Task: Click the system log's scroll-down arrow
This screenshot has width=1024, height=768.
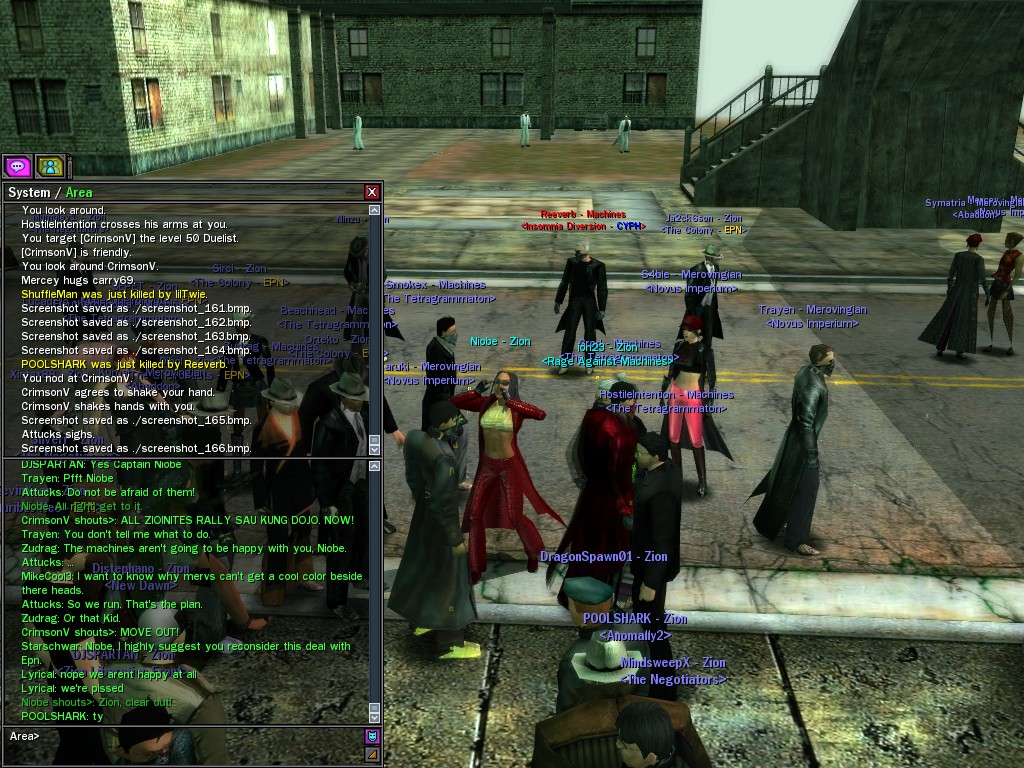Action: point(375,450)
